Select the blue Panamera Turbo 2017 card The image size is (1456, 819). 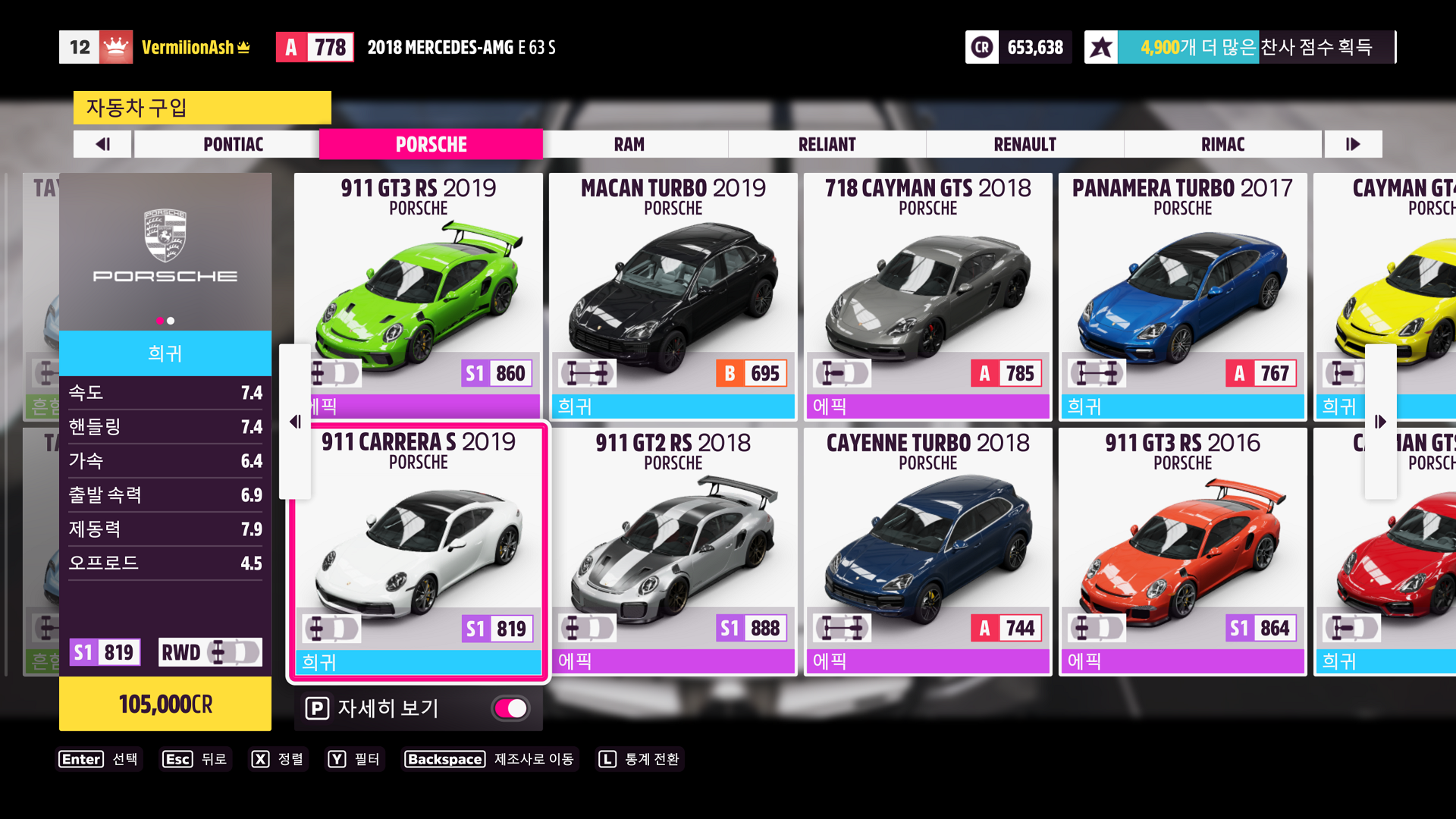pos(1182,296)
